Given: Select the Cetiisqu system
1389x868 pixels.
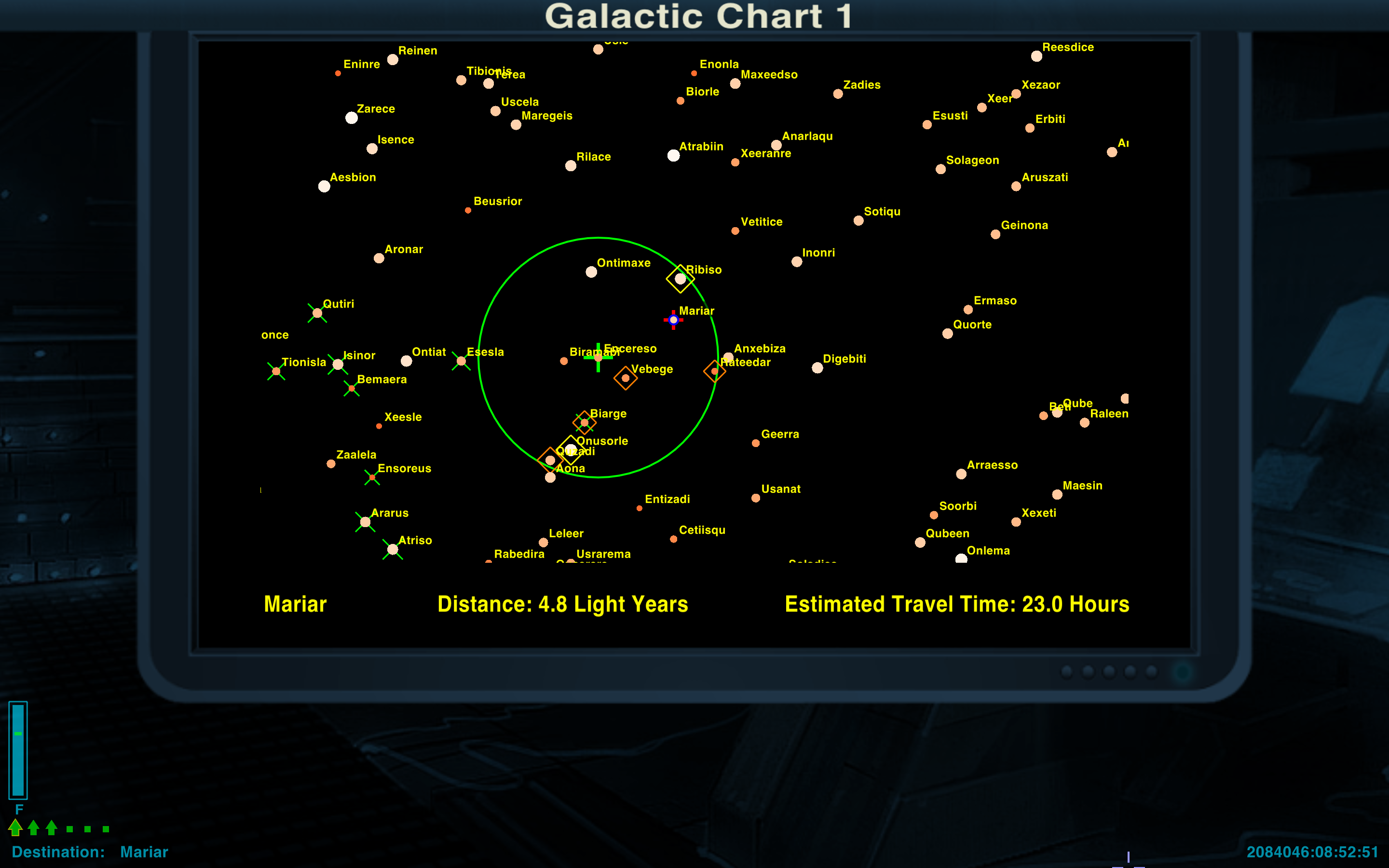Looking at the screenshot, I should [673, 539].
